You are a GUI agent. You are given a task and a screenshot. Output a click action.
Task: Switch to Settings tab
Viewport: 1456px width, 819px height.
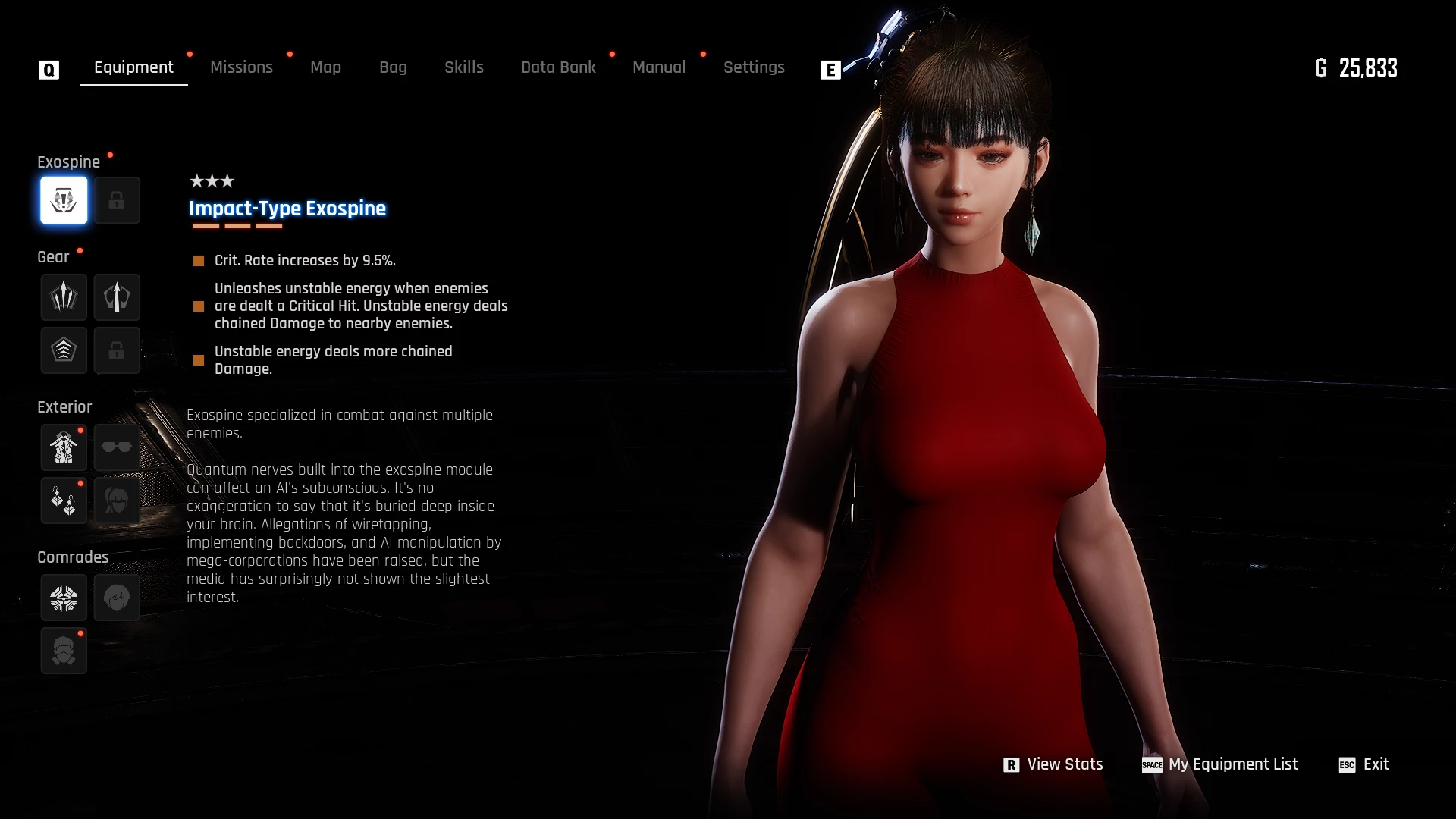(x=753, y=67)
